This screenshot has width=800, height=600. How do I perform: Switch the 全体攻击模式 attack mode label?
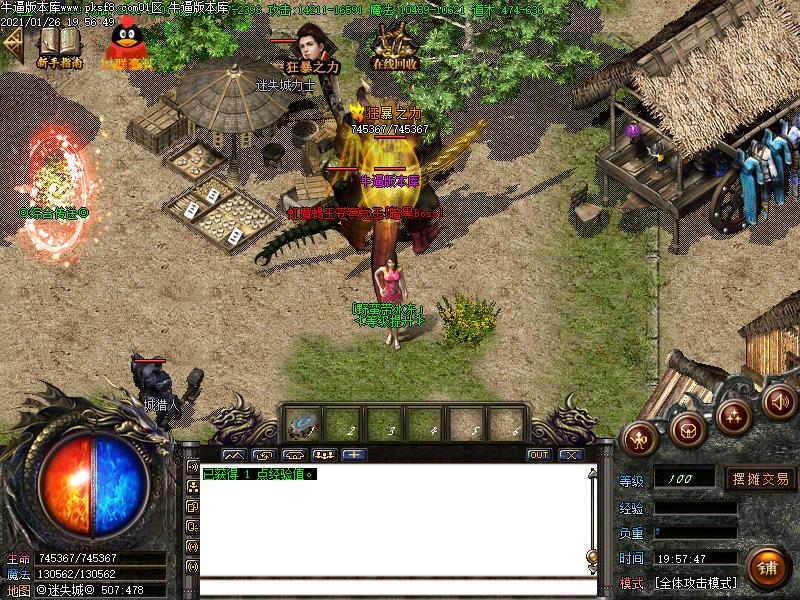(695, 583)
